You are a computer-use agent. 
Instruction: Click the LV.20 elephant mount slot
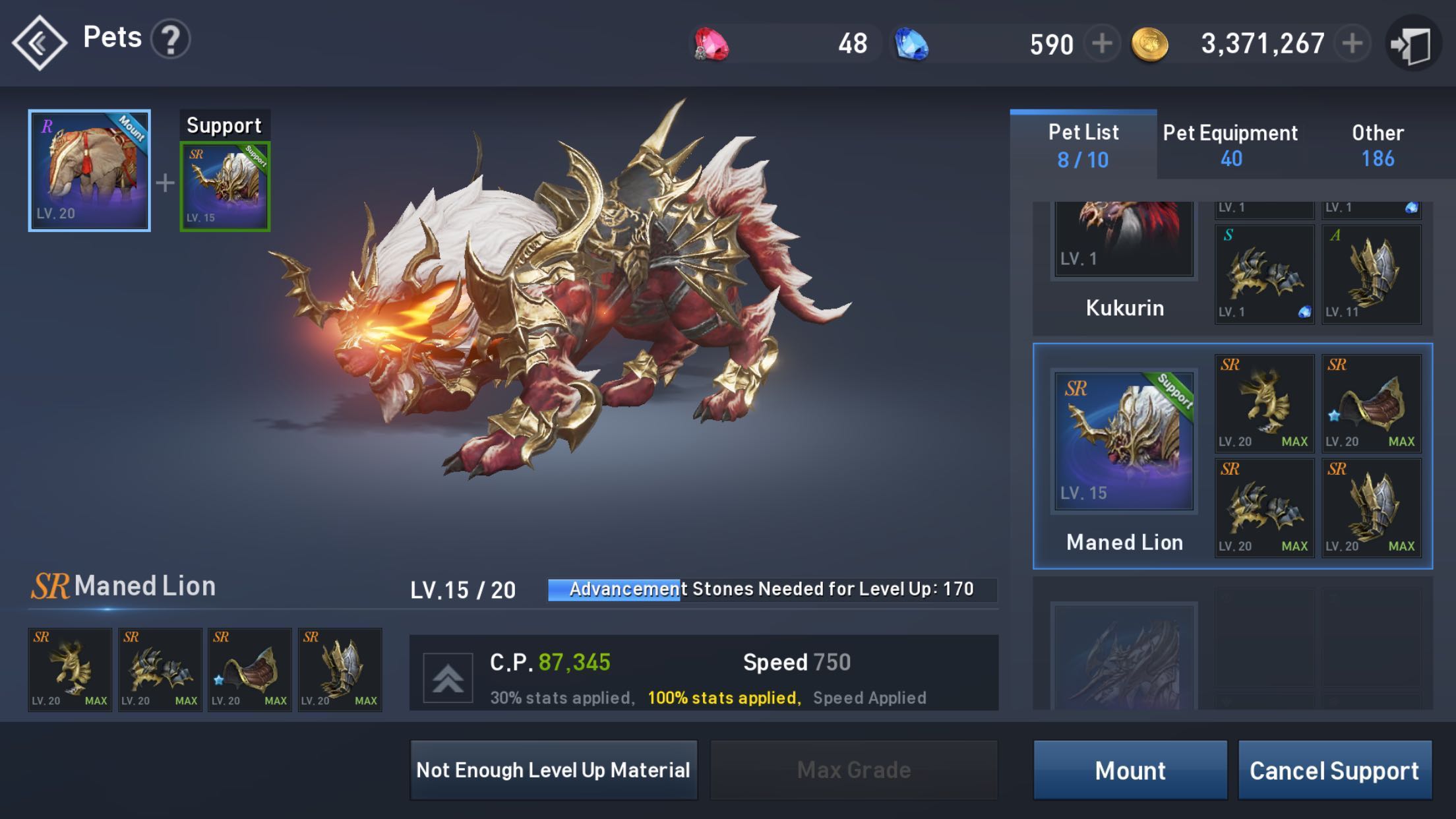[x=89, y=168]
